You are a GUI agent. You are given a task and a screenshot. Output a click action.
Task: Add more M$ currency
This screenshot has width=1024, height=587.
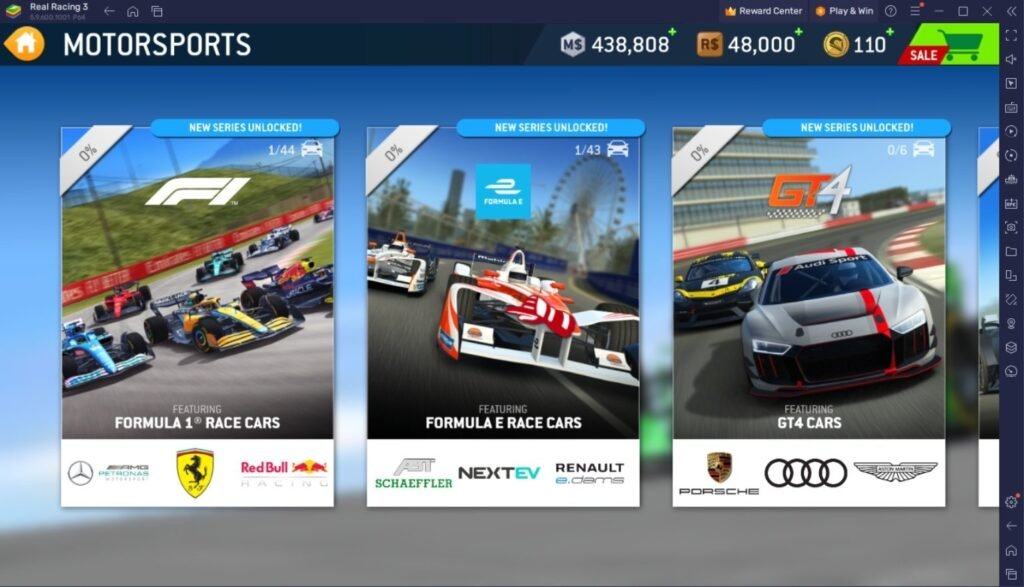click(x=671, y=34)
